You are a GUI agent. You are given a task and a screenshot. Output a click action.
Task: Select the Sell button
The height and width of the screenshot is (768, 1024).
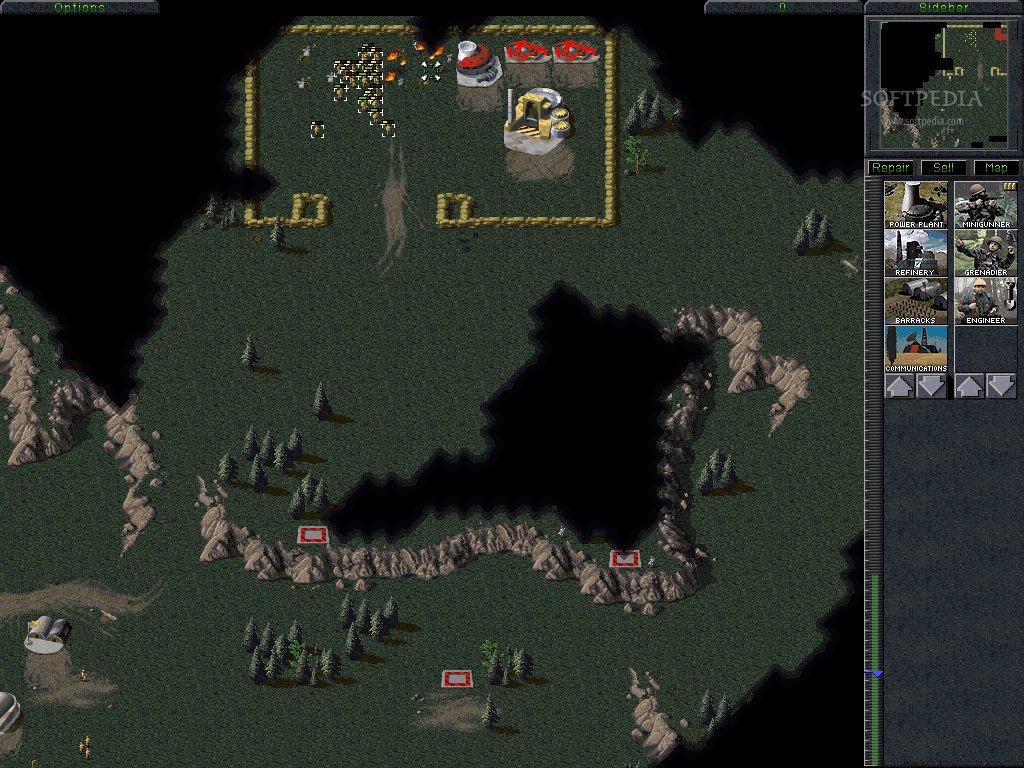[943, 168]
